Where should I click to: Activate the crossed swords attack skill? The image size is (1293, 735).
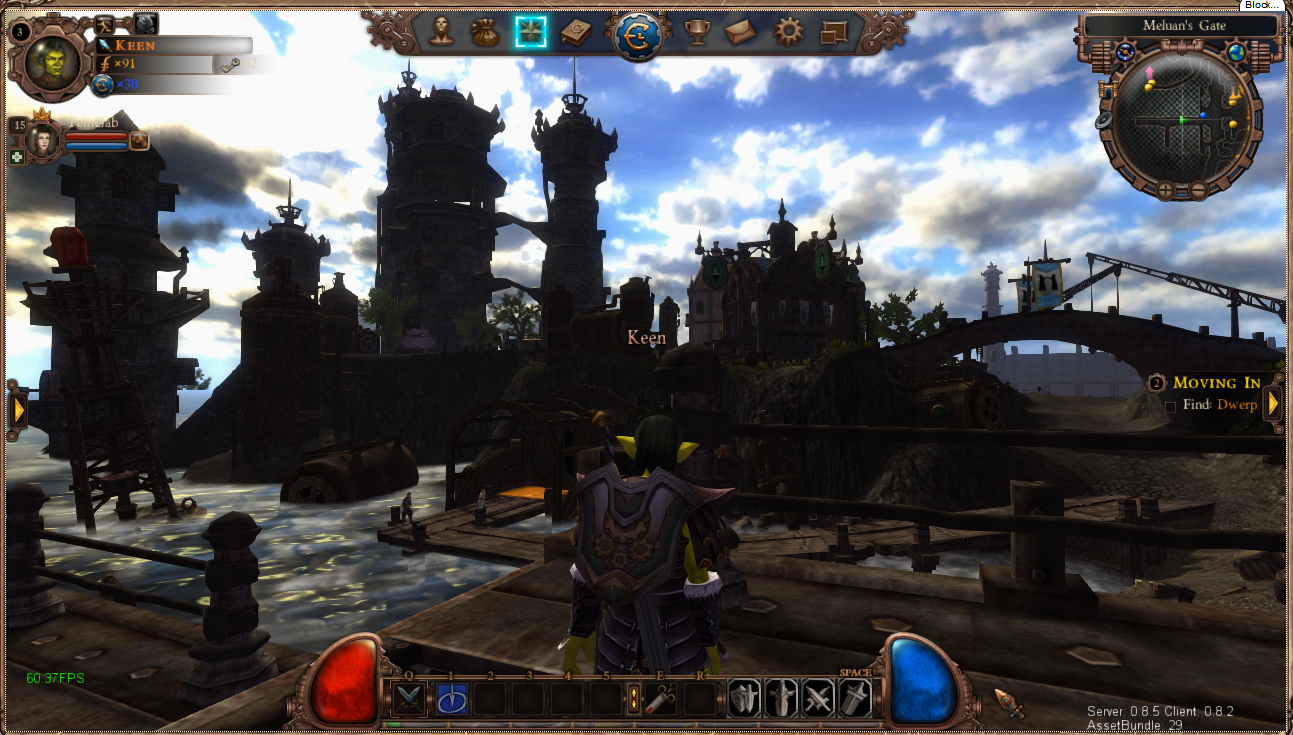[408, 699]
